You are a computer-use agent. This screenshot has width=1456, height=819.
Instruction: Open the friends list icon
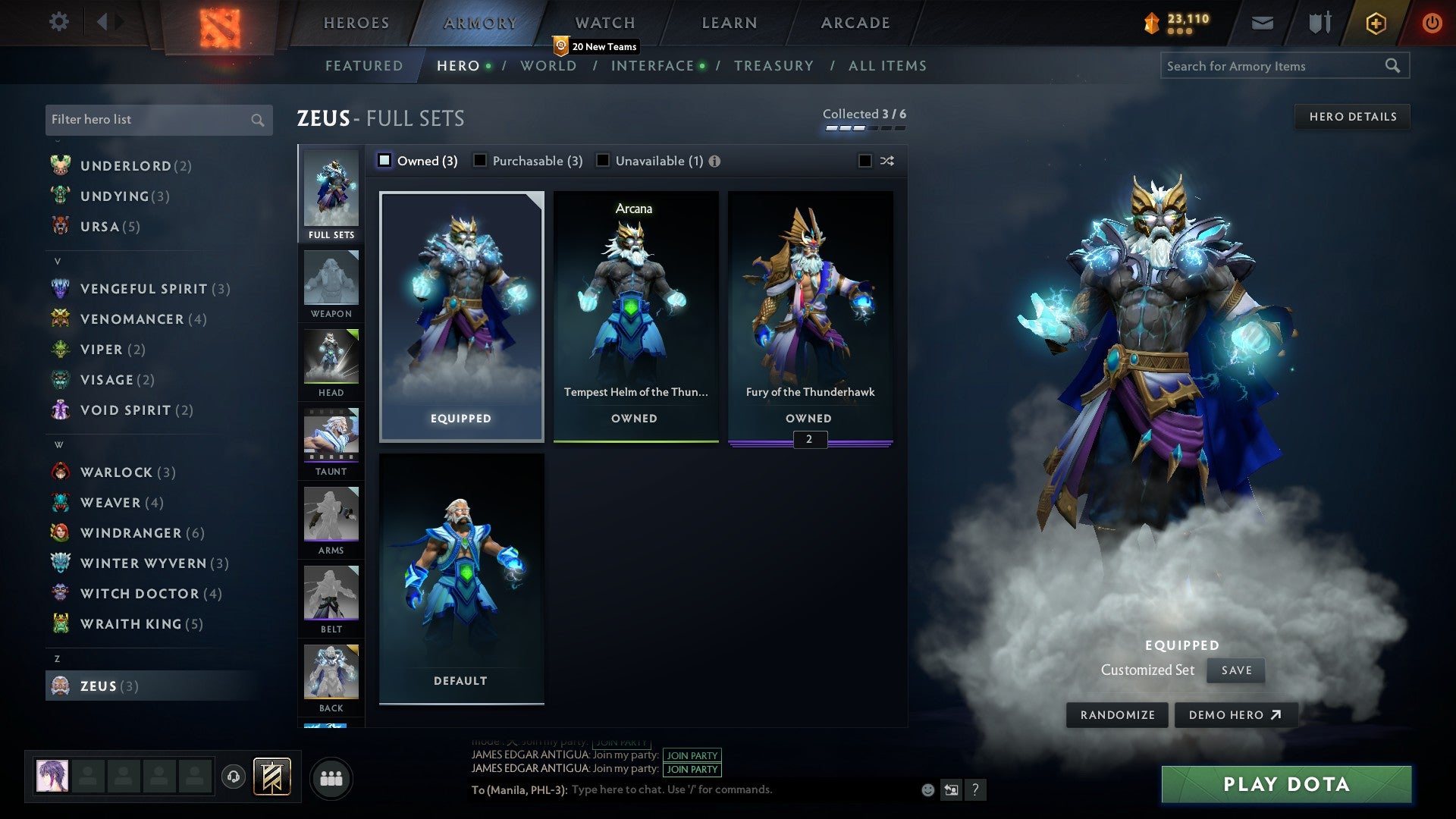point(331,777)
